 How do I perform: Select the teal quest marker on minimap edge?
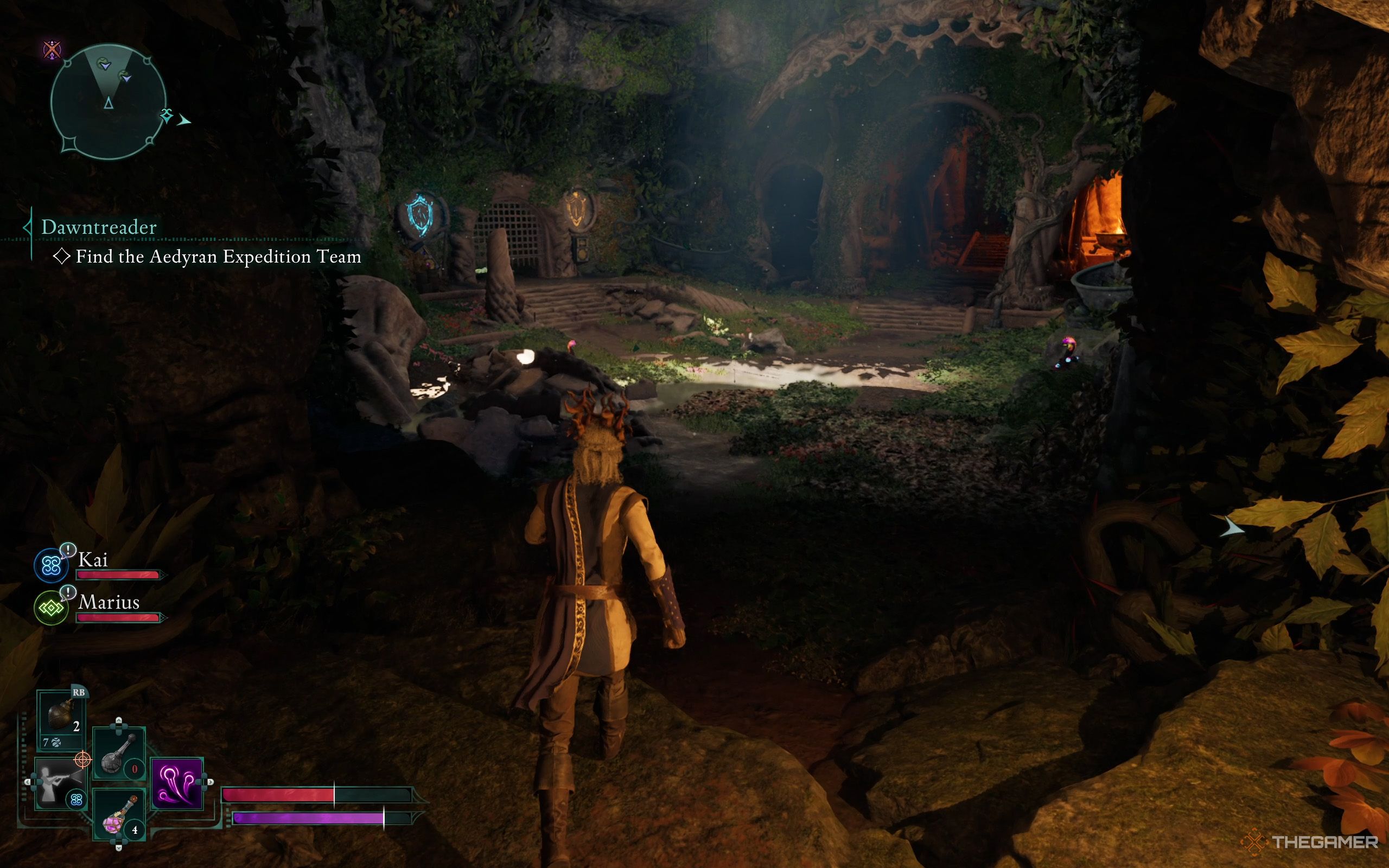coord(167,116)
